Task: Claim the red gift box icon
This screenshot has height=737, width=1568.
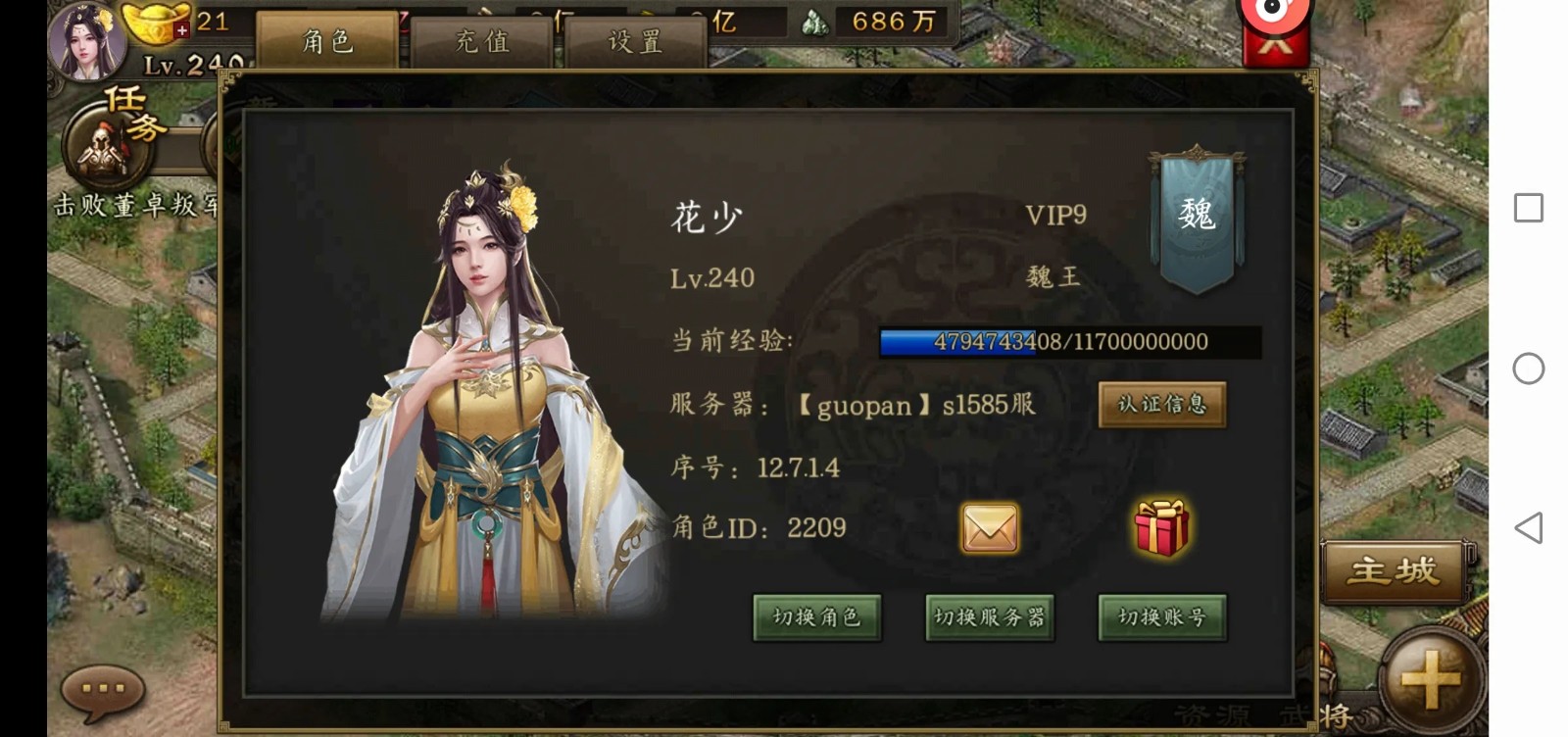Action: [x=1160, y=526]
